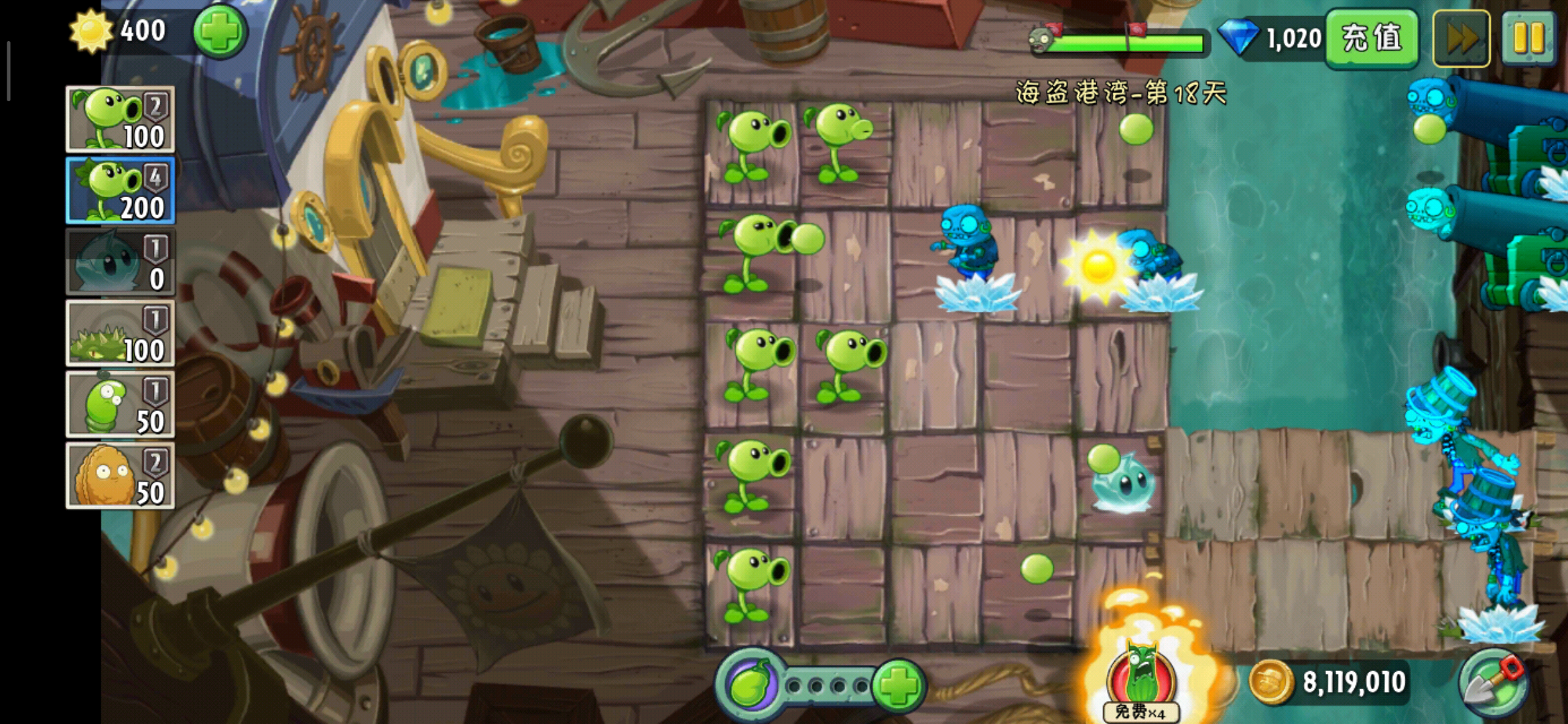Add more sun with the green plus button
The image size is (1568, 724).
[220, 31]
